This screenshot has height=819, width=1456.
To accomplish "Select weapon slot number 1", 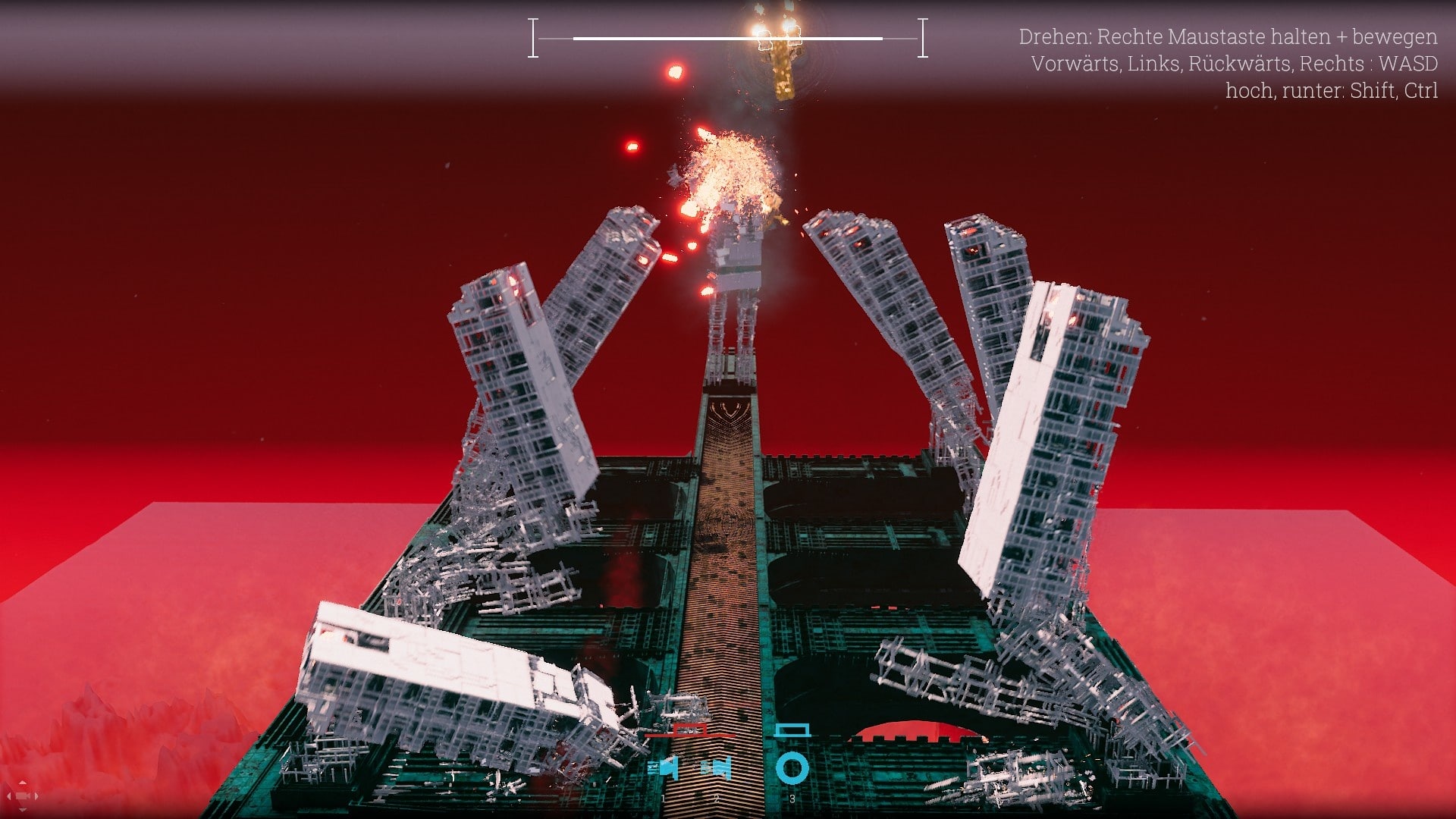I will (x=664, y=768).
